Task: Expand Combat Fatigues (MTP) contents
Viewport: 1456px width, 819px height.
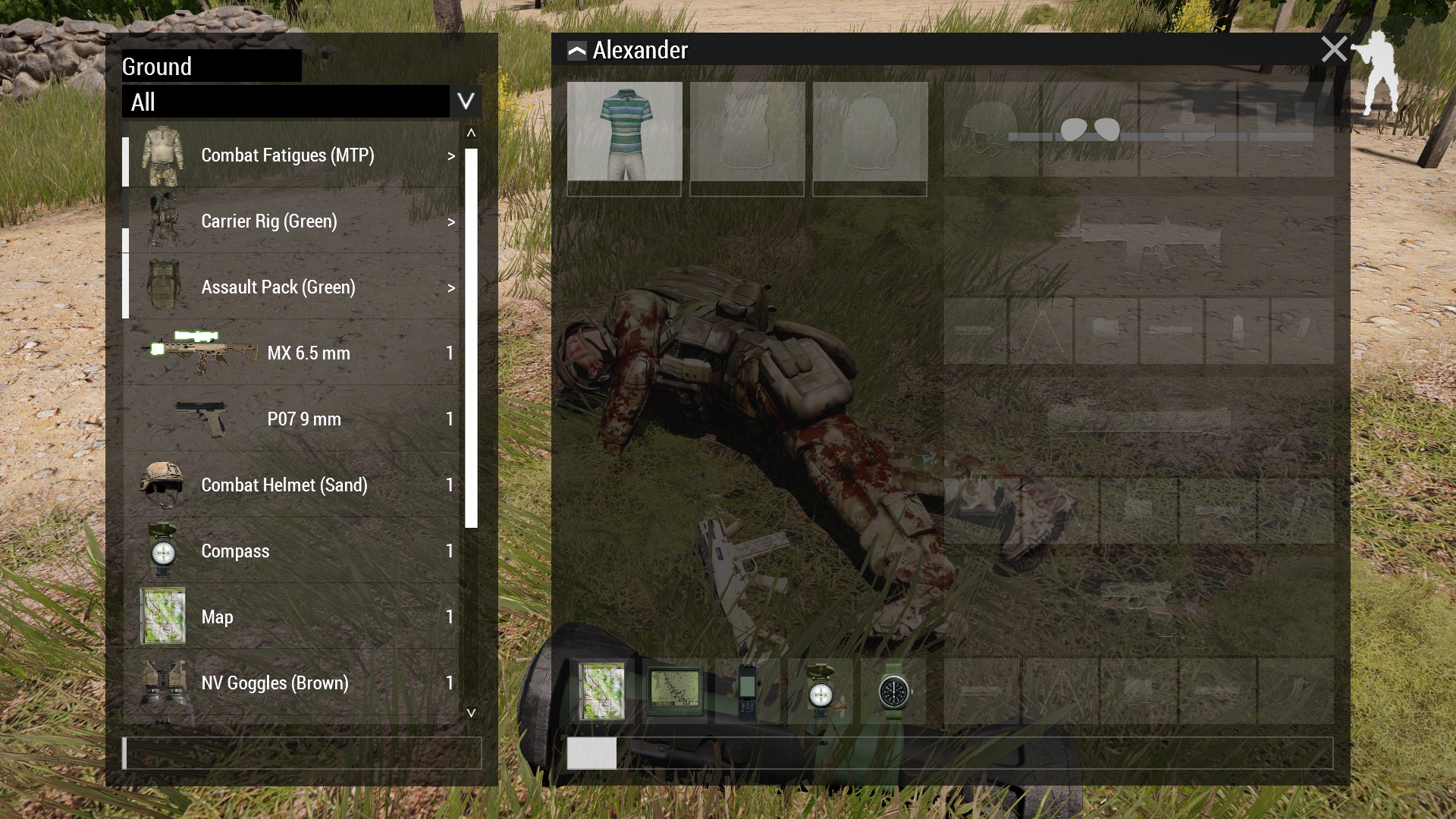Action: [451, 157]
